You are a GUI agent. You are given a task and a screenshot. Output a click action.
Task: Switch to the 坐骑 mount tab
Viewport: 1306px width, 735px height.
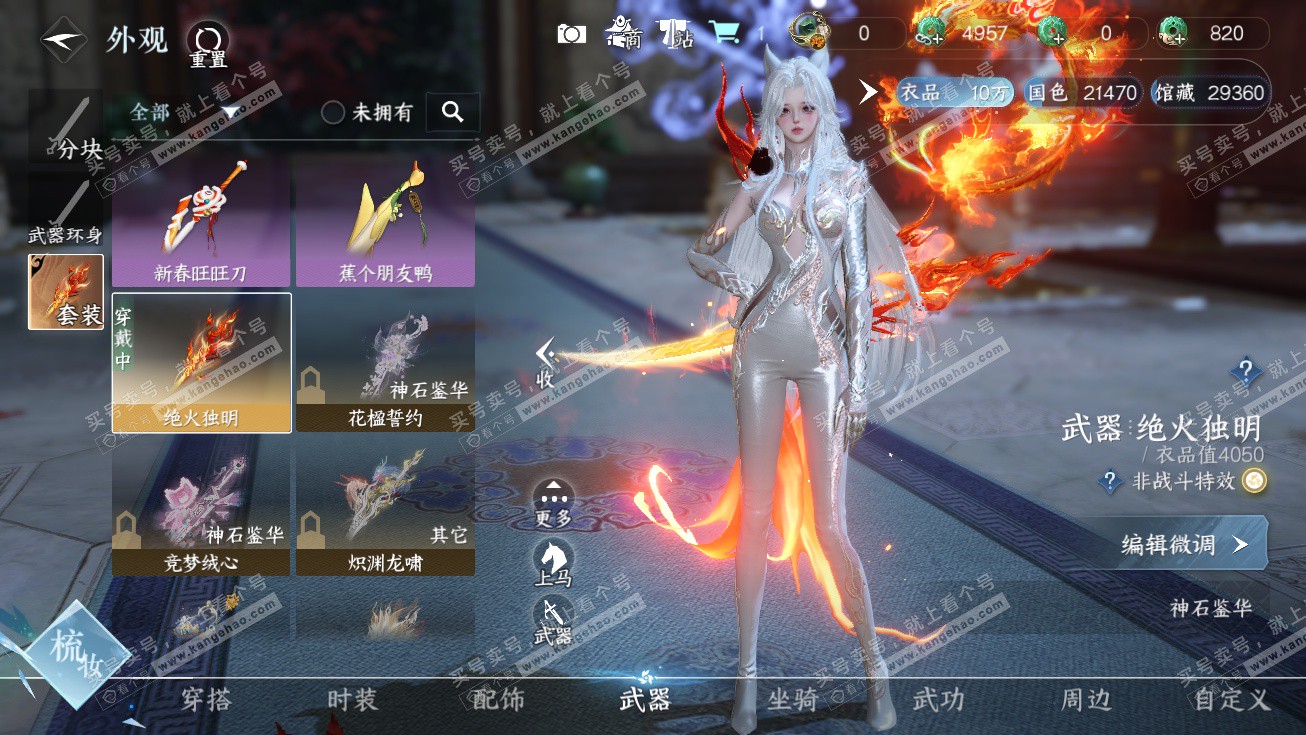[x=792, y=700]
